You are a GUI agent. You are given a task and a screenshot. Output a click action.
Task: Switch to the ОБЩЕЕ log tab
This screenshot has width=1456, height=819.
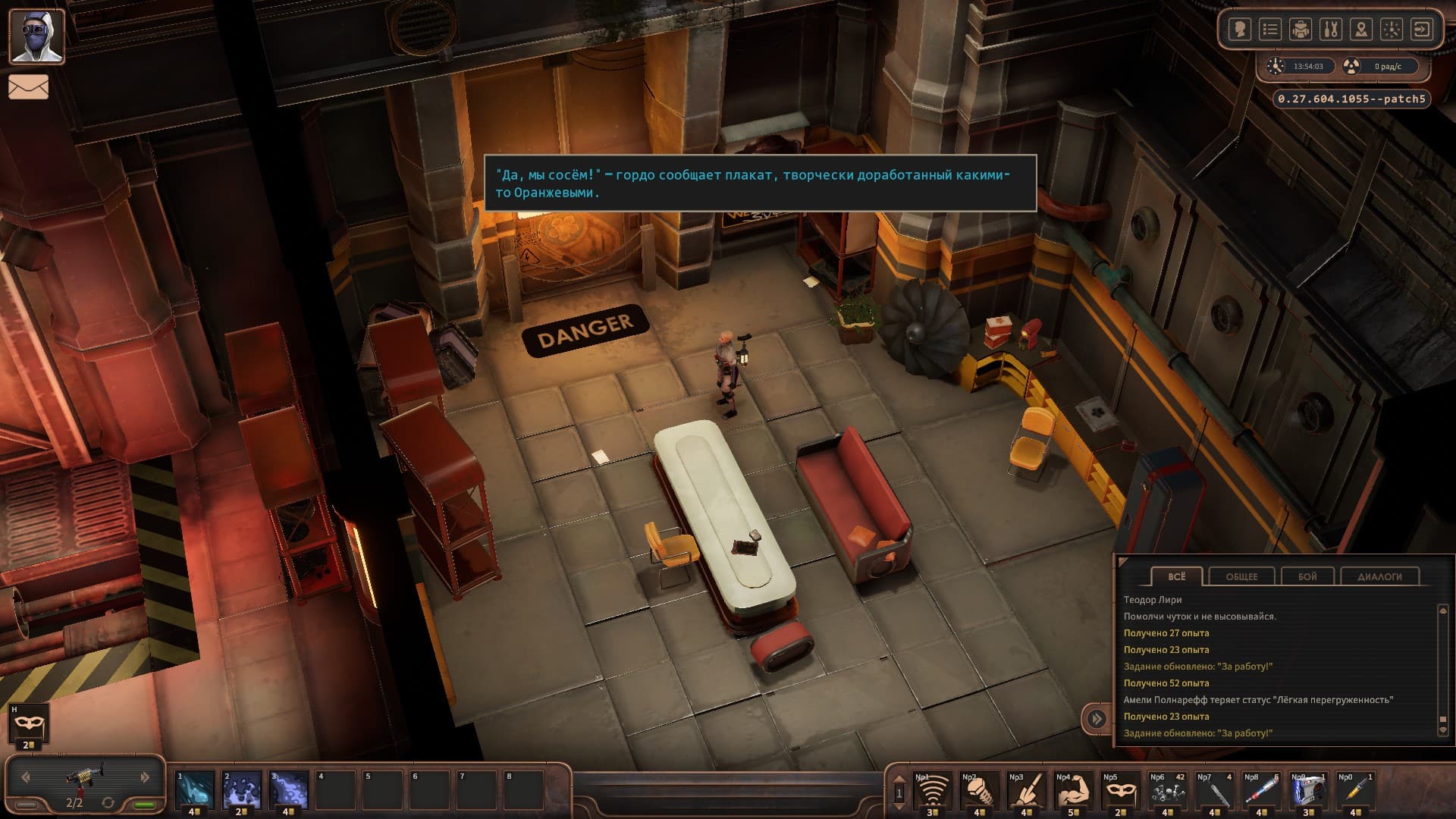[x=1241, y=576]
